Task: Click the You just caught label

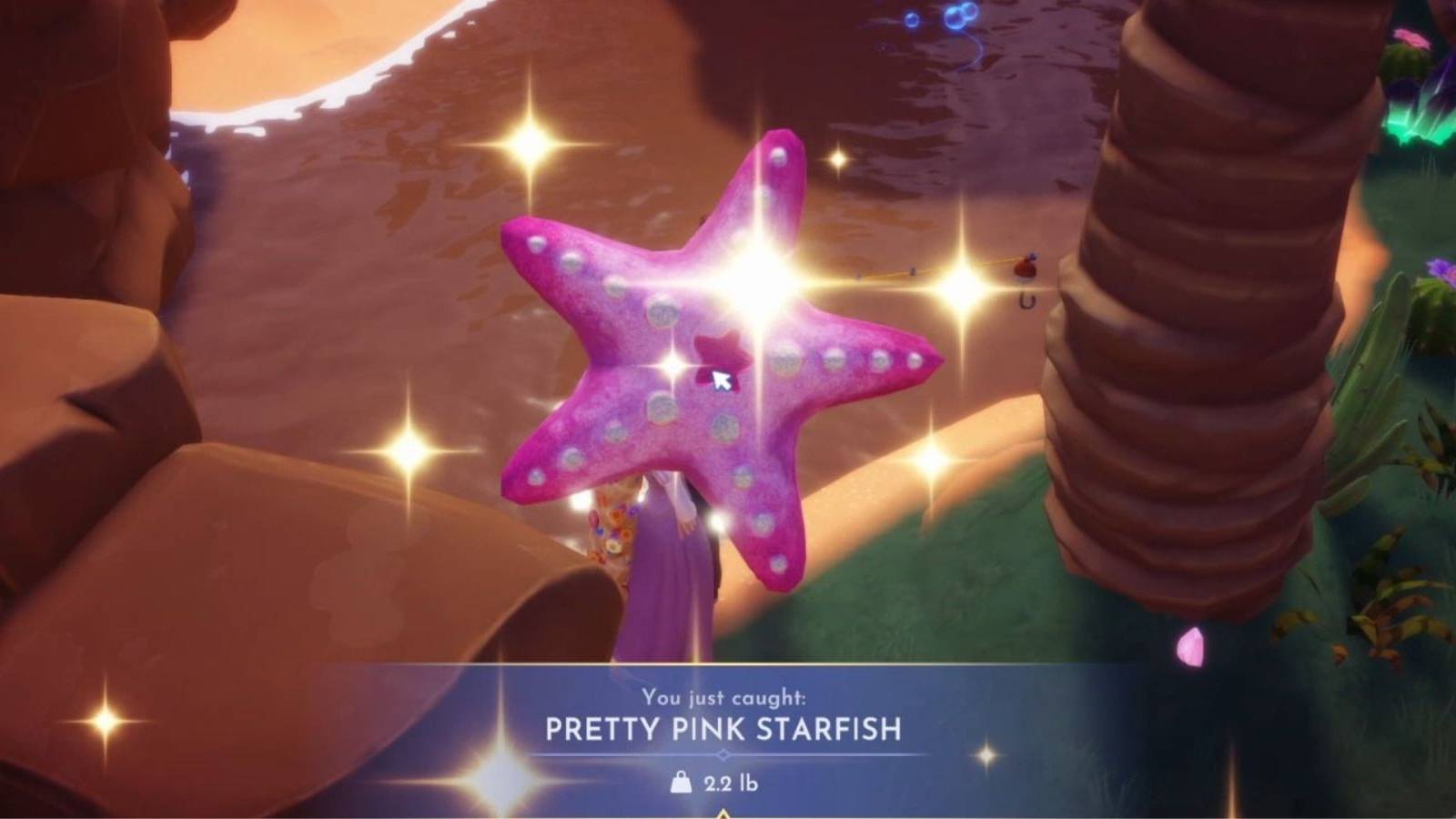Action: coord(723,696)
